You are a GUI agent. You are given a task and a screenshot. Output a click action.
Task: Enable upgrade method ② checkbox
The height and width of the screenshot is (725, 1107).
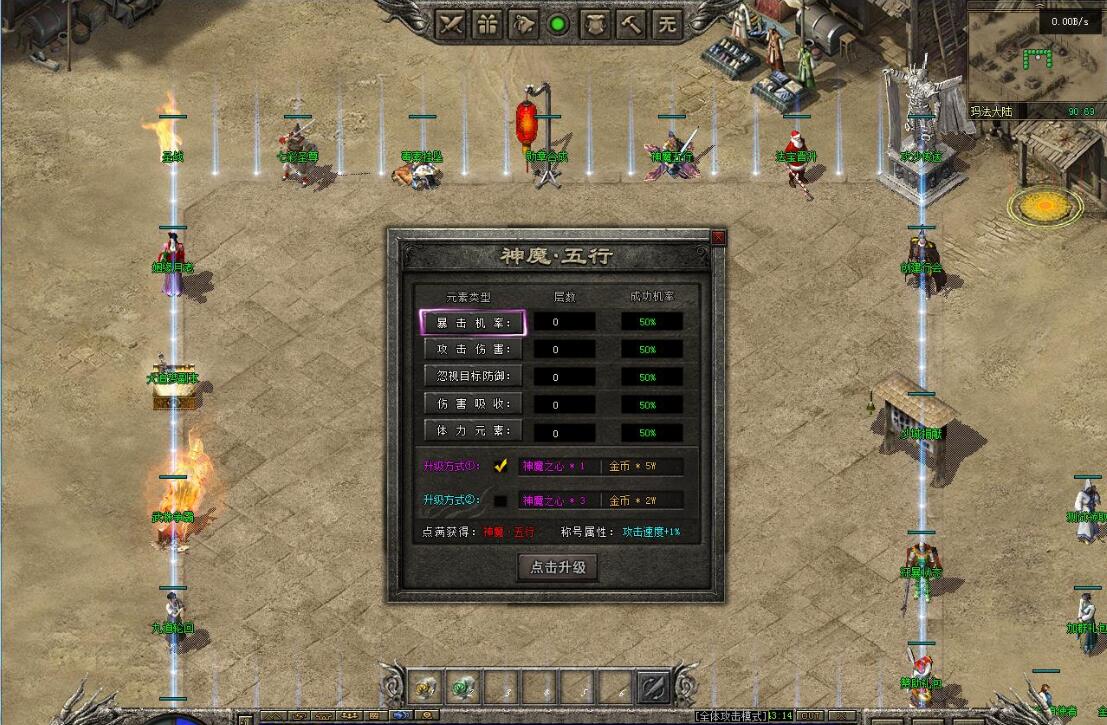500,500
